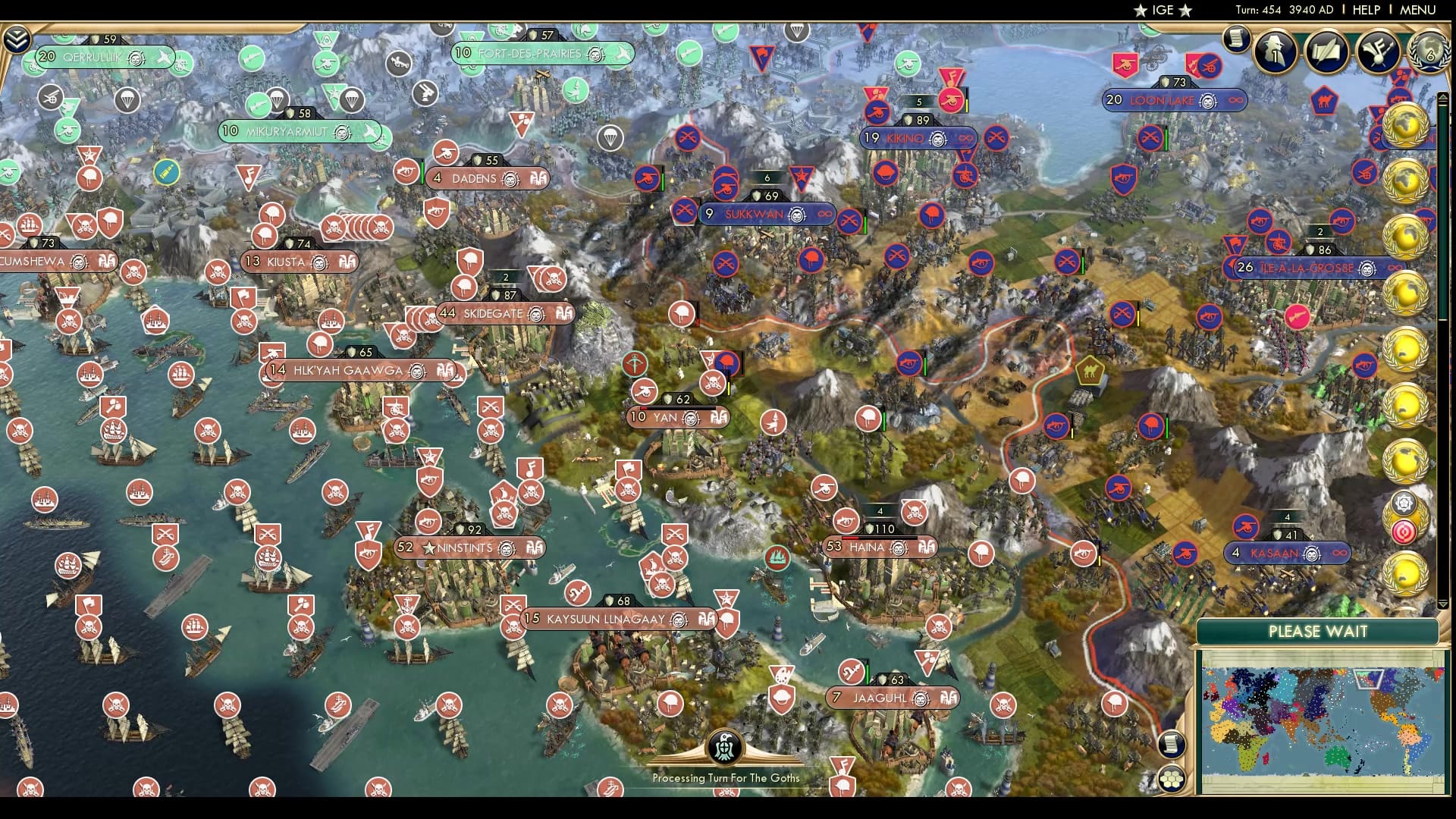
Task: Click the scroll notification icon above the minimap
Action: (1172, 744)
